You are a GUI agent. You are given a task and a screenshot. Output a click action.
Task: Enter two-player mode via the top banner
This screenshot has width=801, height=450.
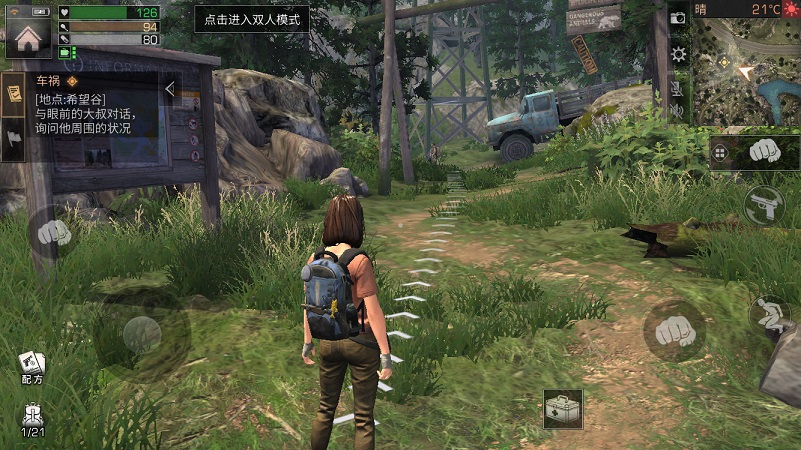251,20
